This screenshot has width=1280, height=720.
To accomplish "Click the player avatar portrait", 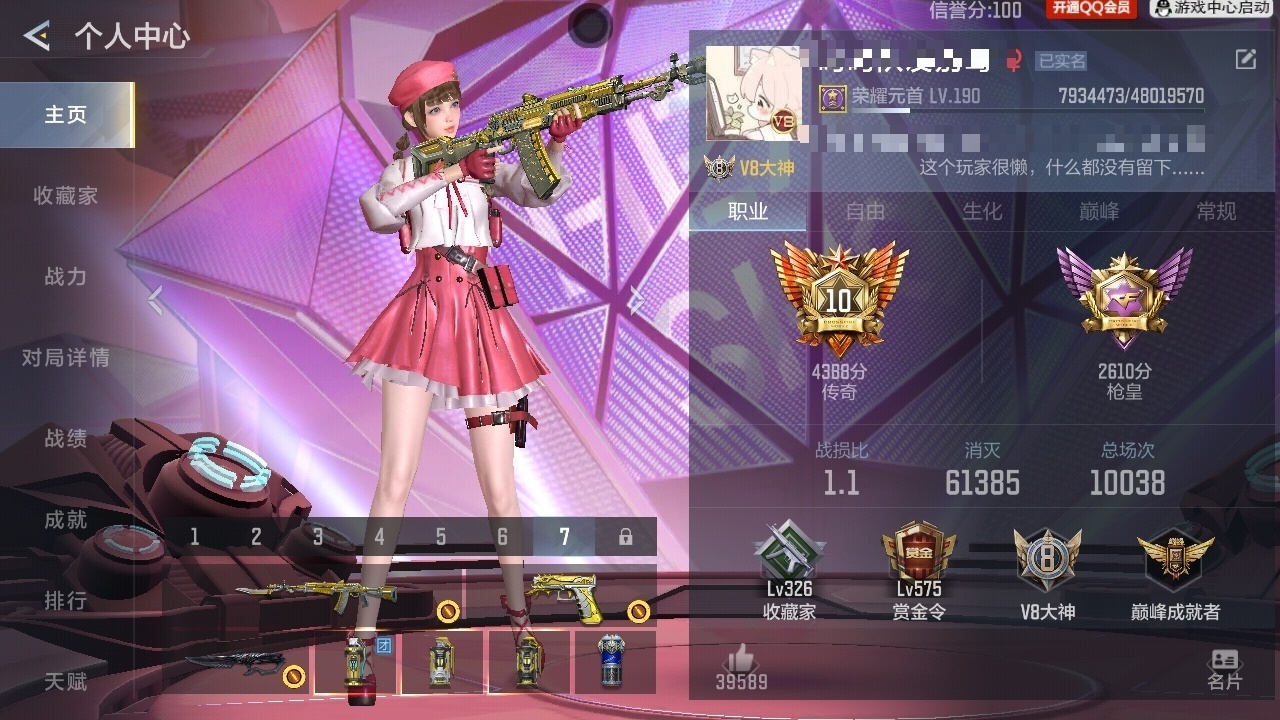I will (753, 93).
